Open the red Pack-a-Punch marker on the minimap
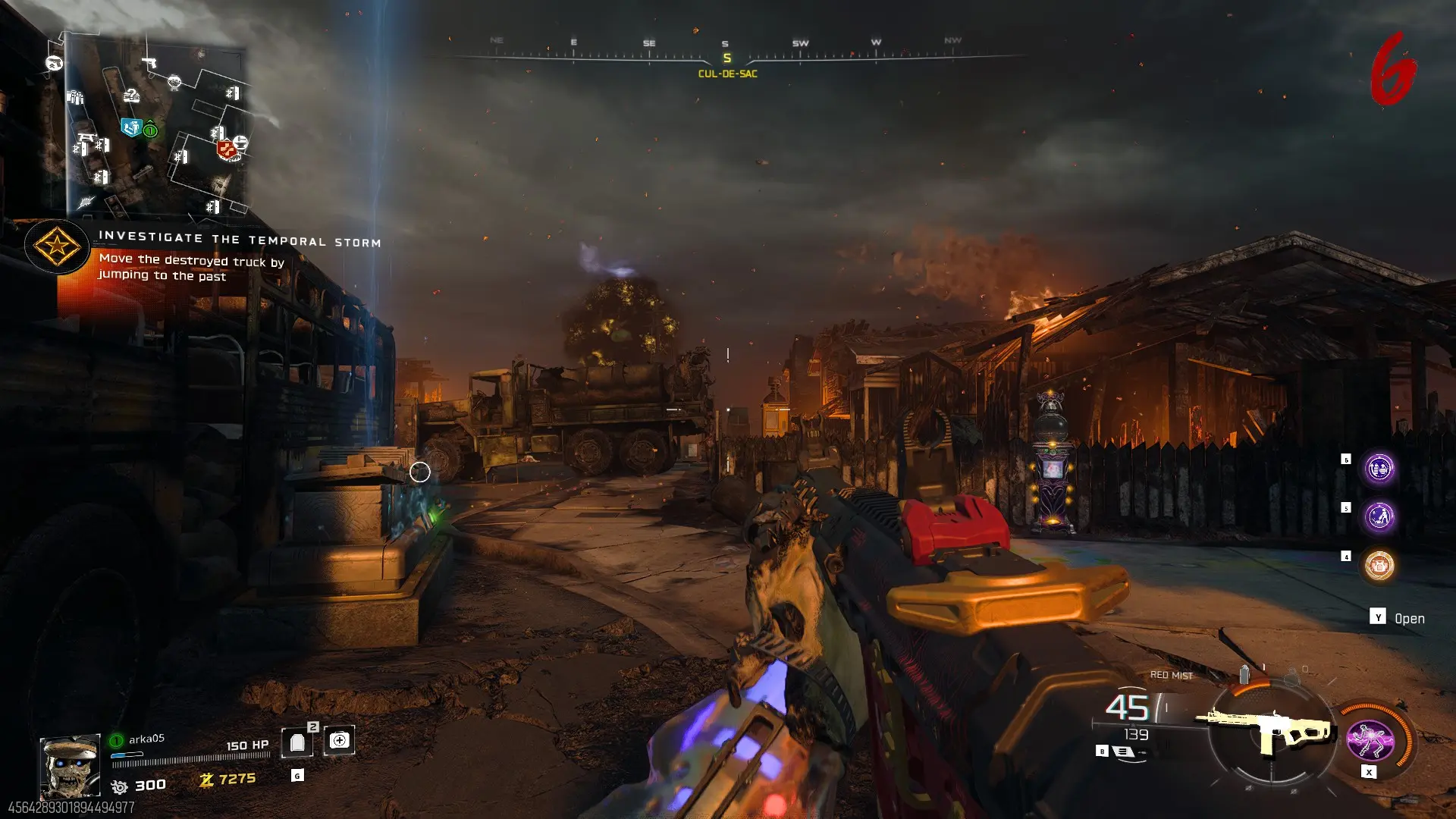 tap(225, 149)
